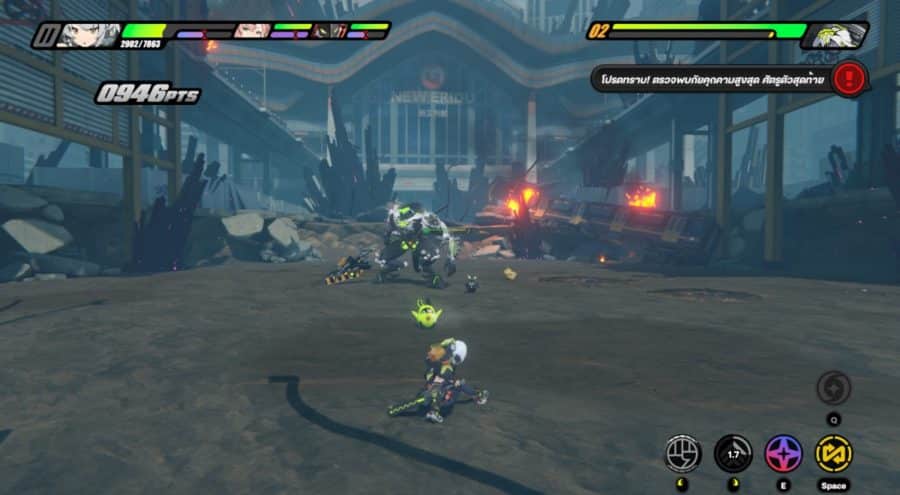Switch to the pink-haired agent portrait
This screenshot has height=495, width=900.
(x=251, y=31)
